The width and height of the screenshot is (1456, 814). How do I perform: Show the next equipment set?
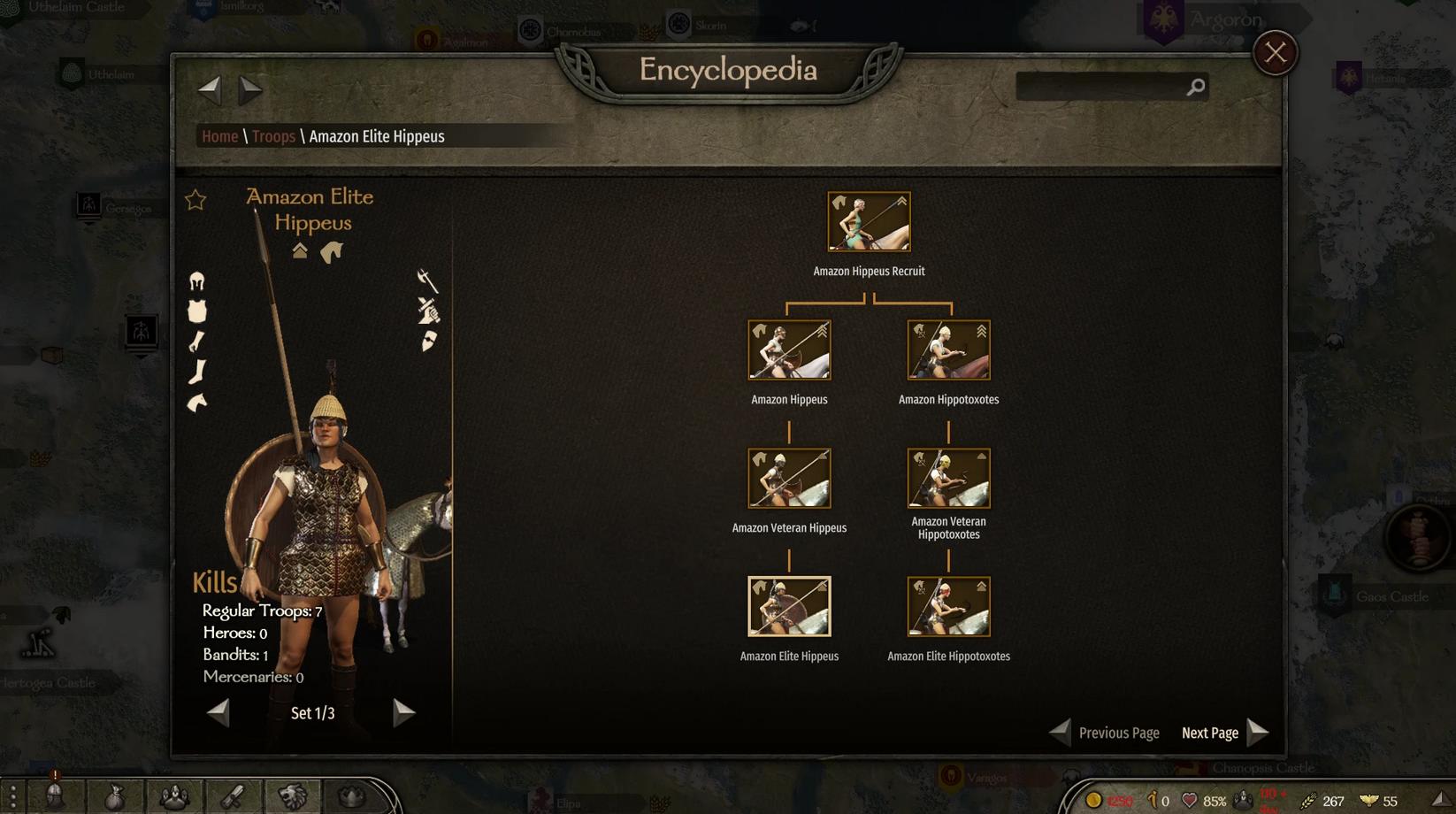pos(403,712)
